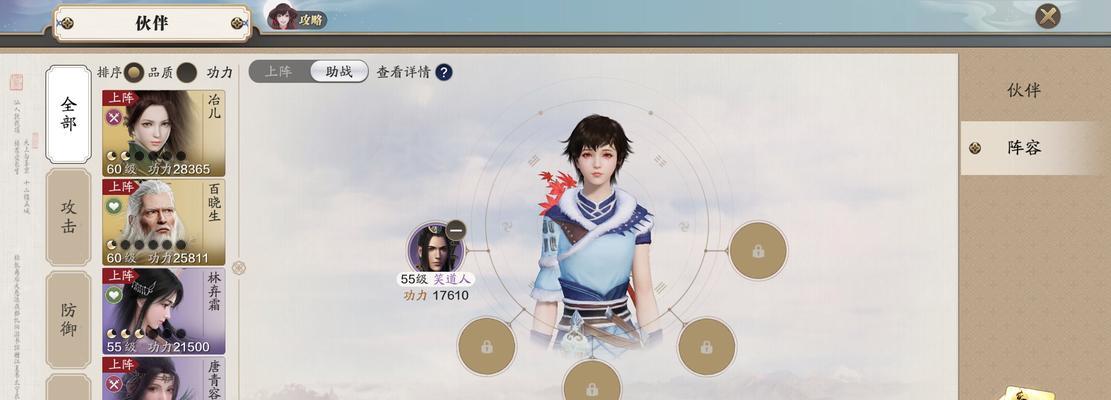The width and height of the screenshot is (1111, 400).
Task: Show 攻击 type companions
Action: (x=68, y=216)
